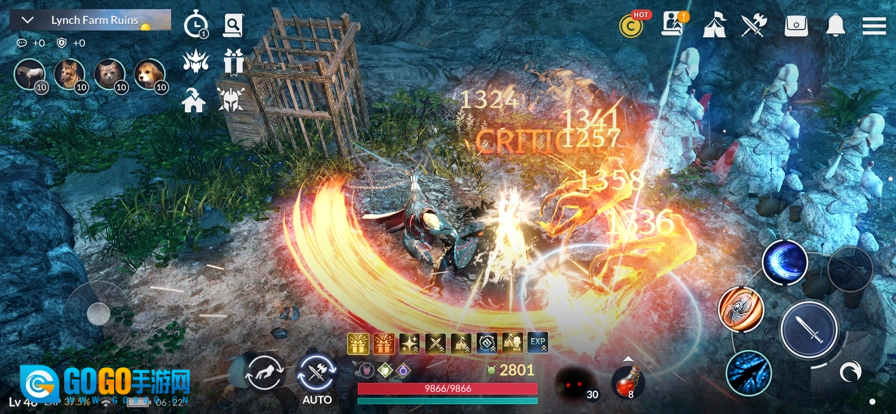896x414 pixels.
Task: Open the helmet with crossed swords icon
Action: click(x=232, y=100)
